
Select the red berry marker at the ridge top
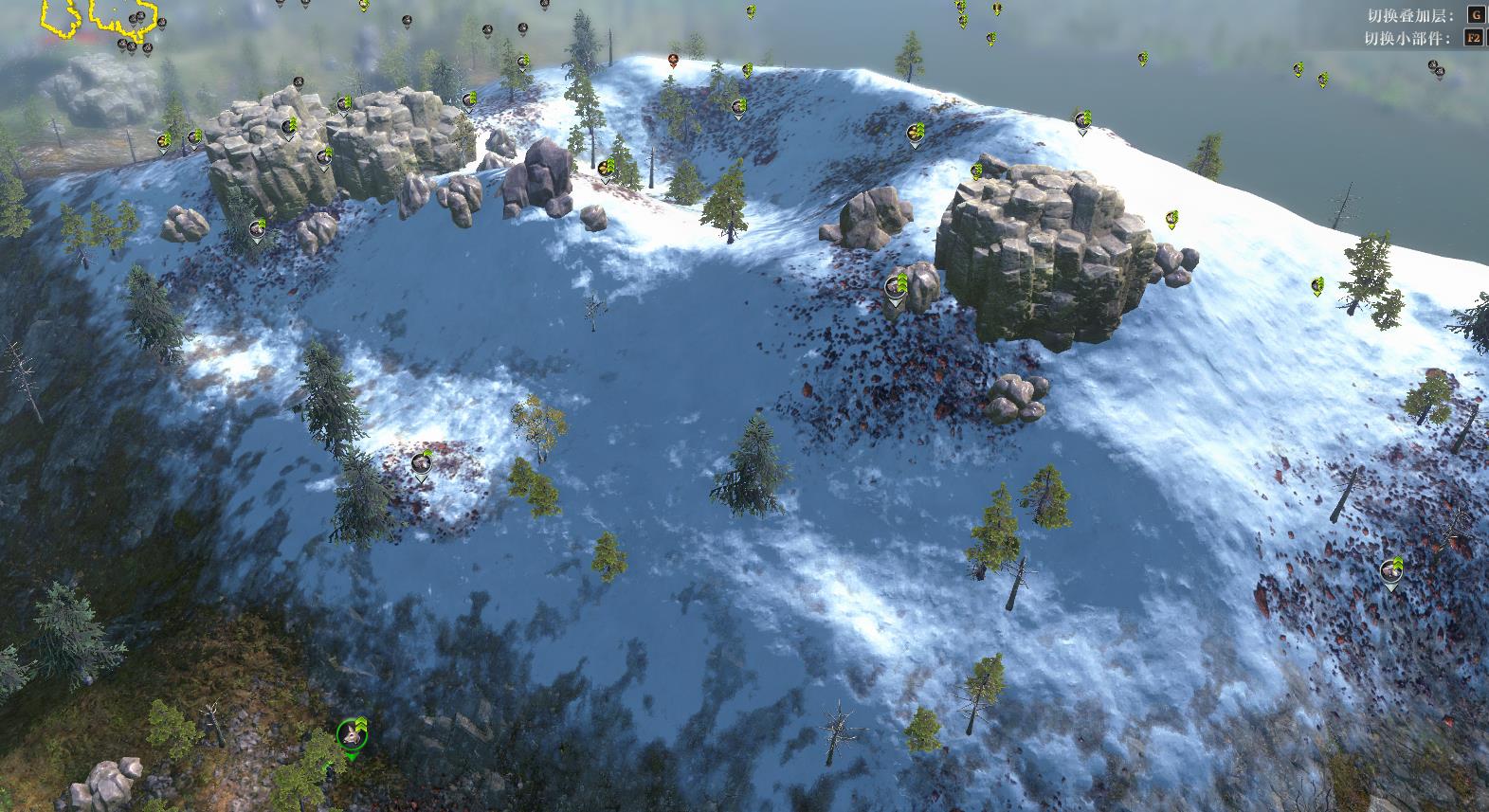click(673, 59)
